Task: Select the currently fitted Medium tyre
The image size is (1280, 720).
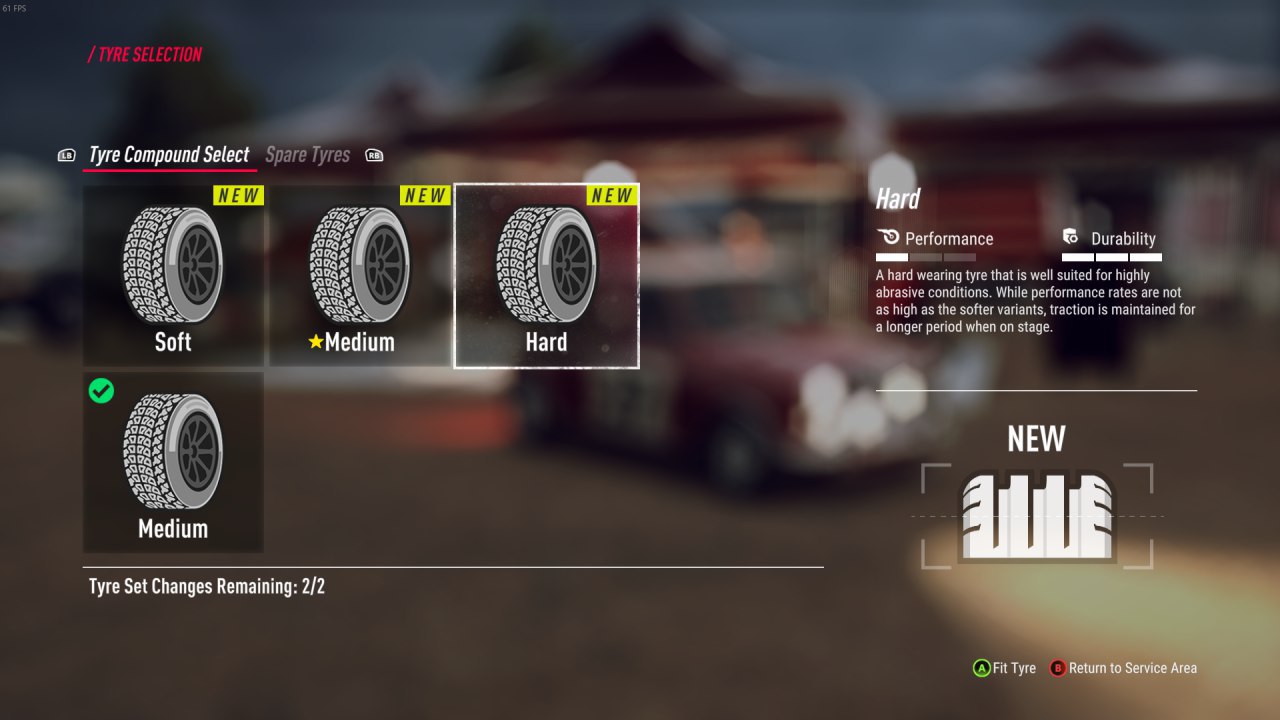Action: [173, 462]
